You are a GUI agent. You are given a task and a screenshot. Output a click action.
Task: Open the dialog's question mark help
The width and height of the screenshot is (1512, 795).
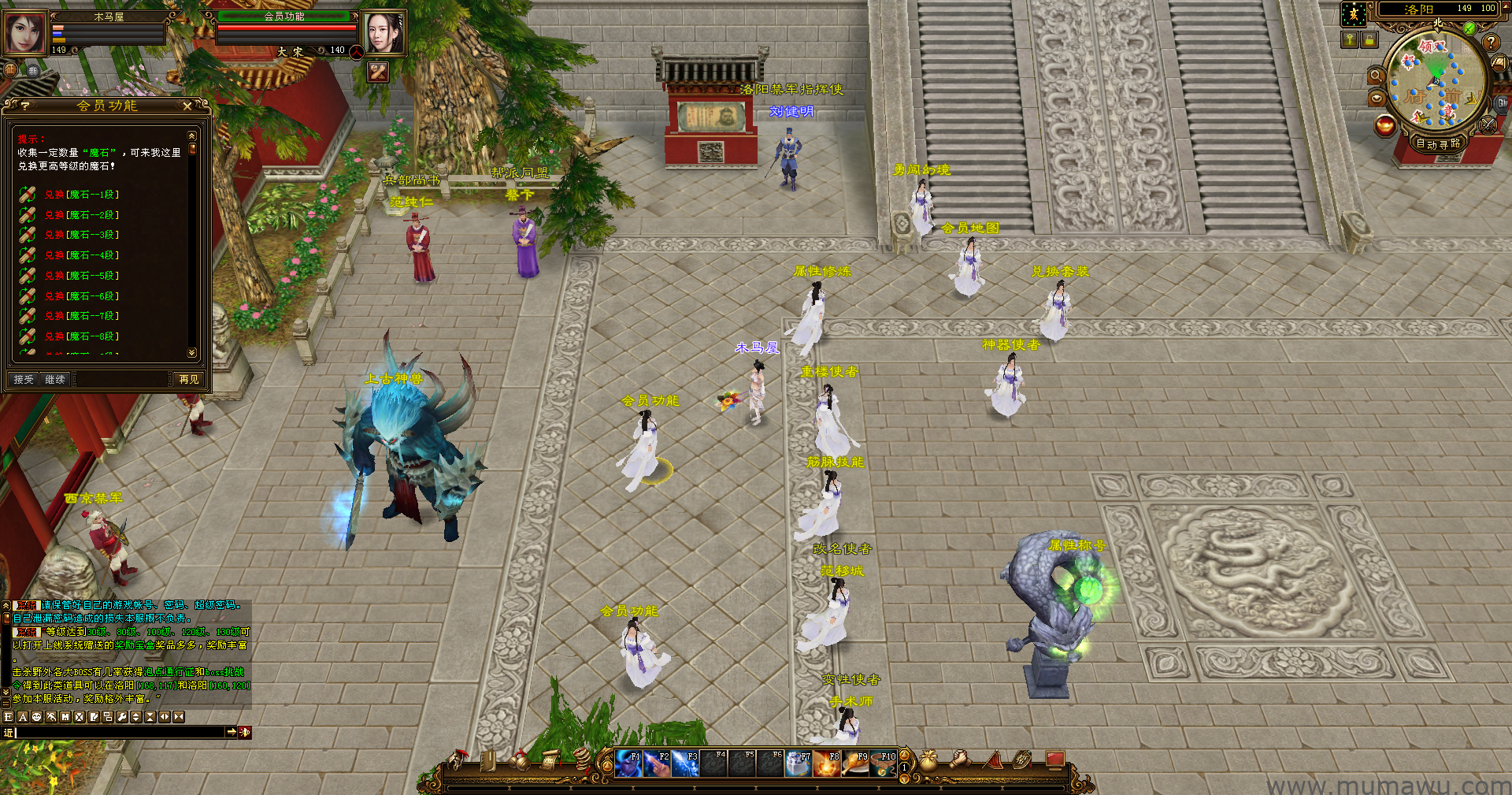tap(25, 106)
